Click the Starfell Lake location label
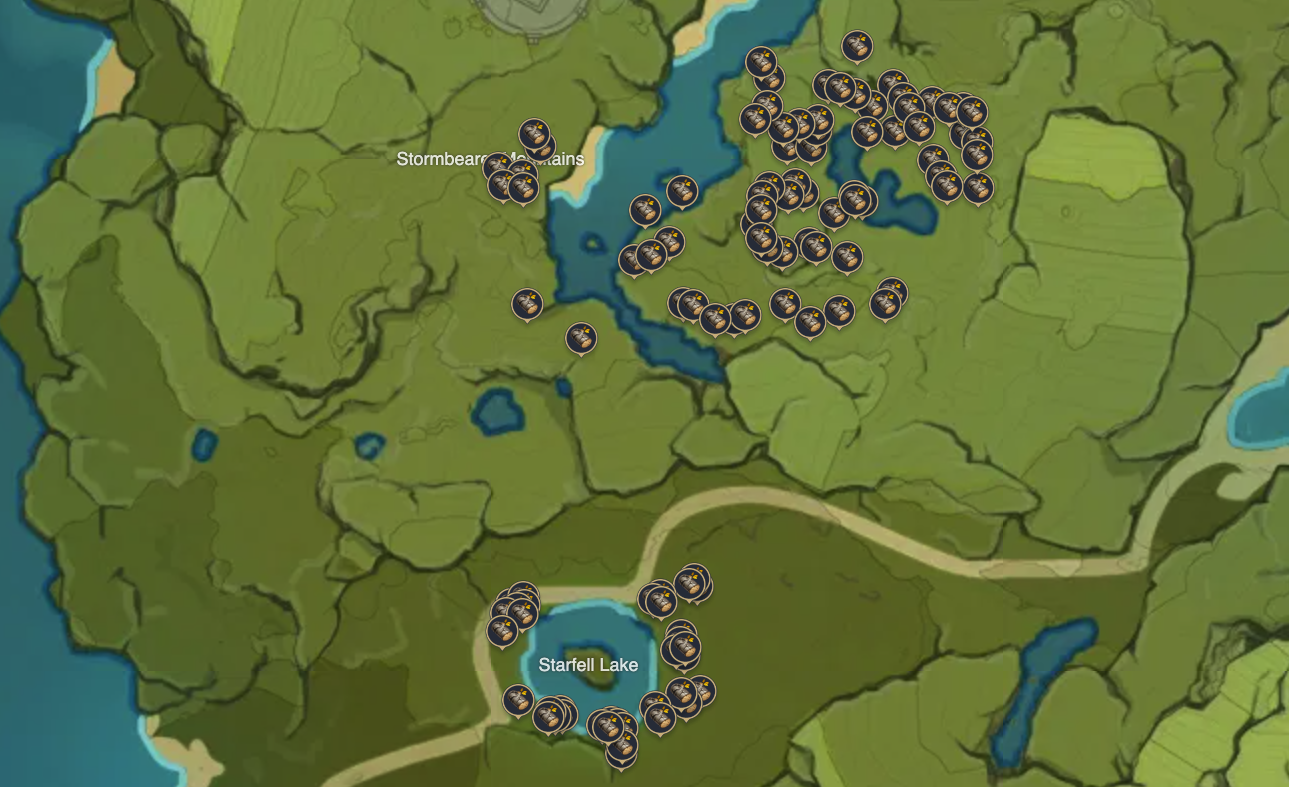 [x=588, y=664]
